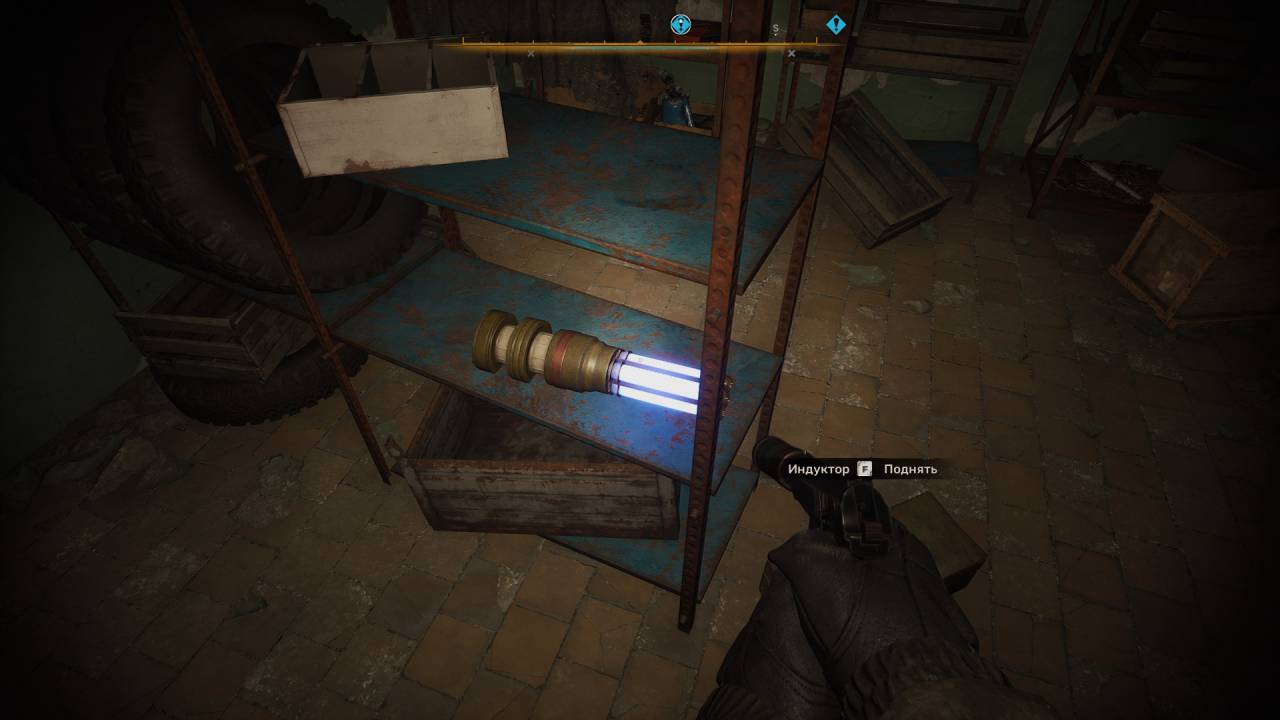The image size is (1280, 720).
Task: Select the circular blue objective marker on compass
Action: [x=680, y=25]
